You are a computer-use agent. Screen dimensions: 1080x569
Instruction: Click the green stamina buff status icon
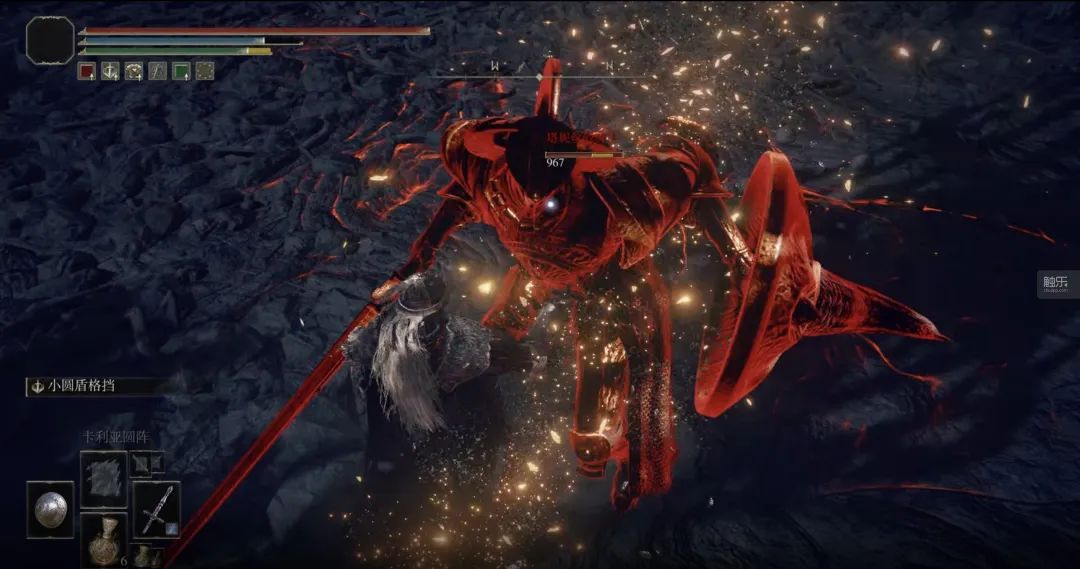(181, 70)
